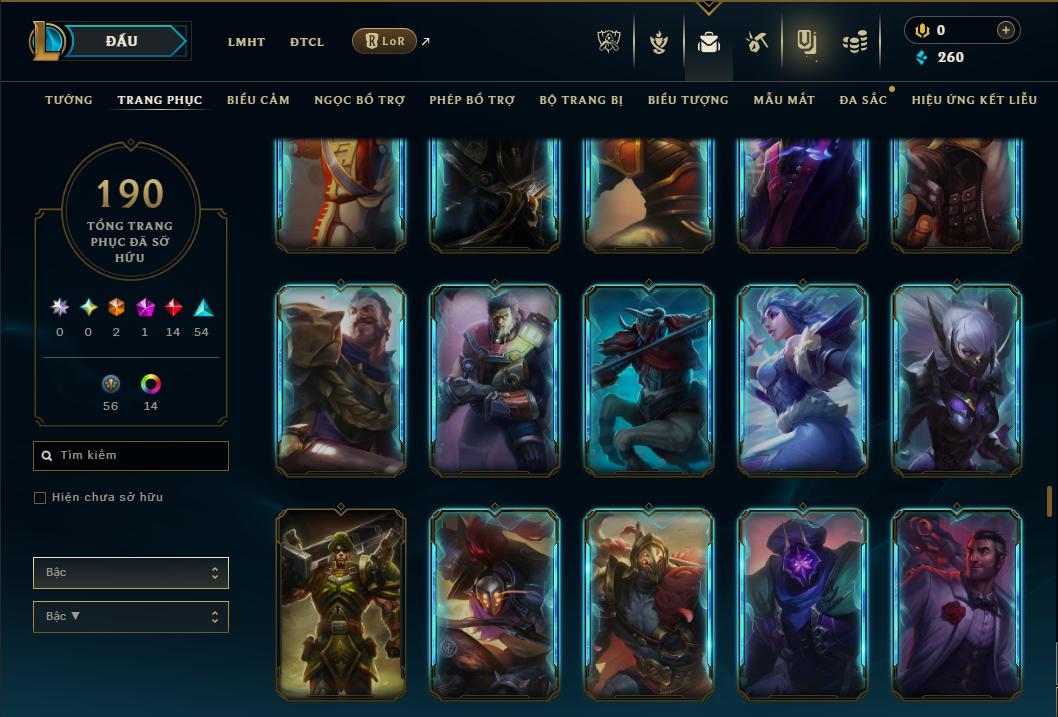Click the Tìm kiếm search field
Image resolution: width=1058 pixels, height=717 pixels.
point(131,456)
